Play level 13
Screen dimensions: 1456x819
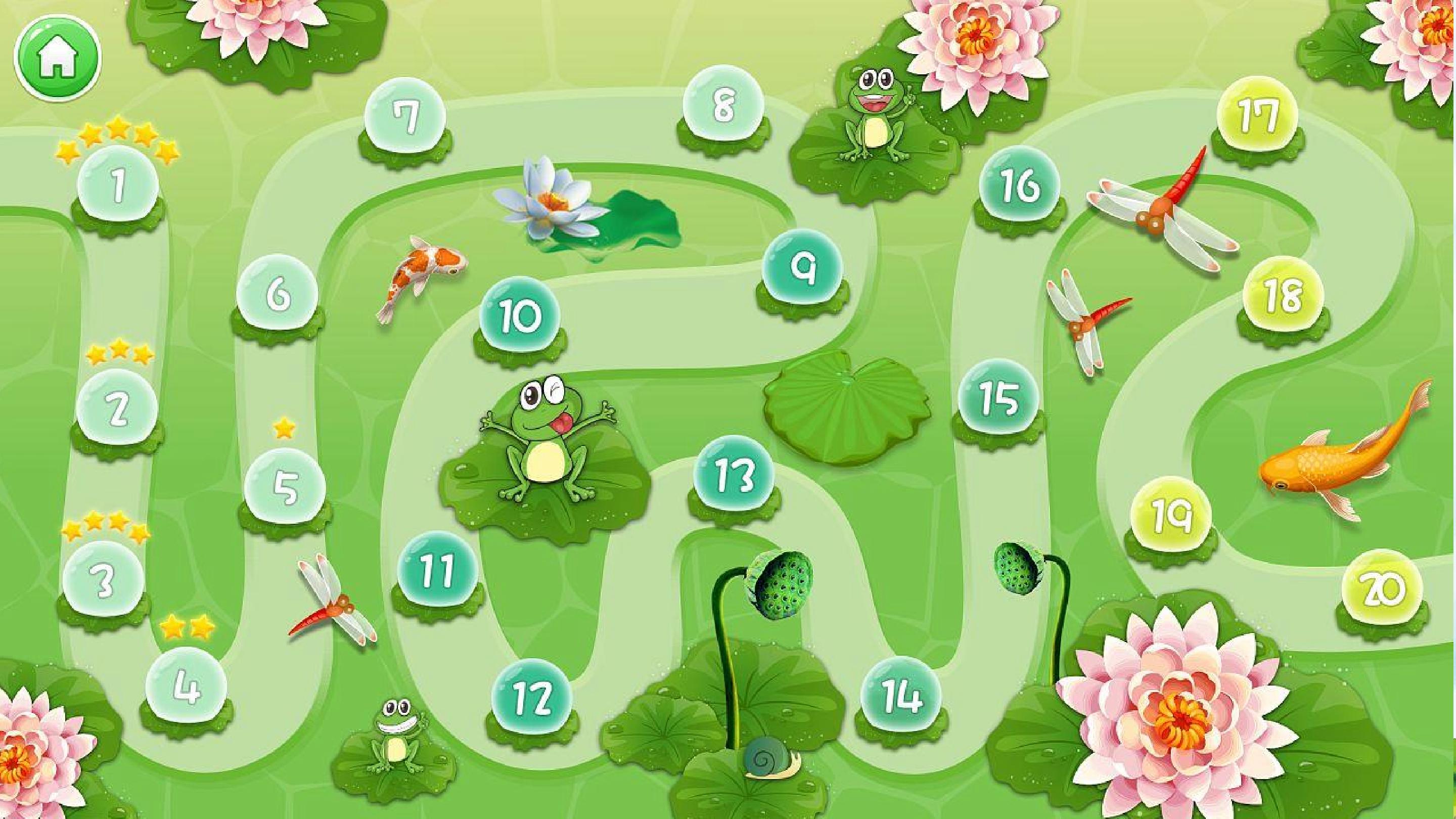tap(734, 475)
